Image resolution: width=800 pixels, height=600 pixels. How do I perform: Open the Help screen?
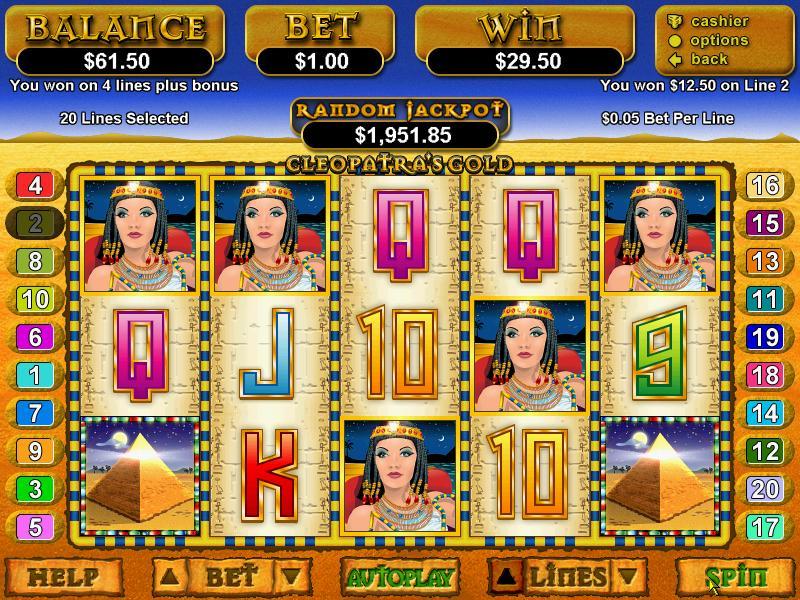point(64,577)
